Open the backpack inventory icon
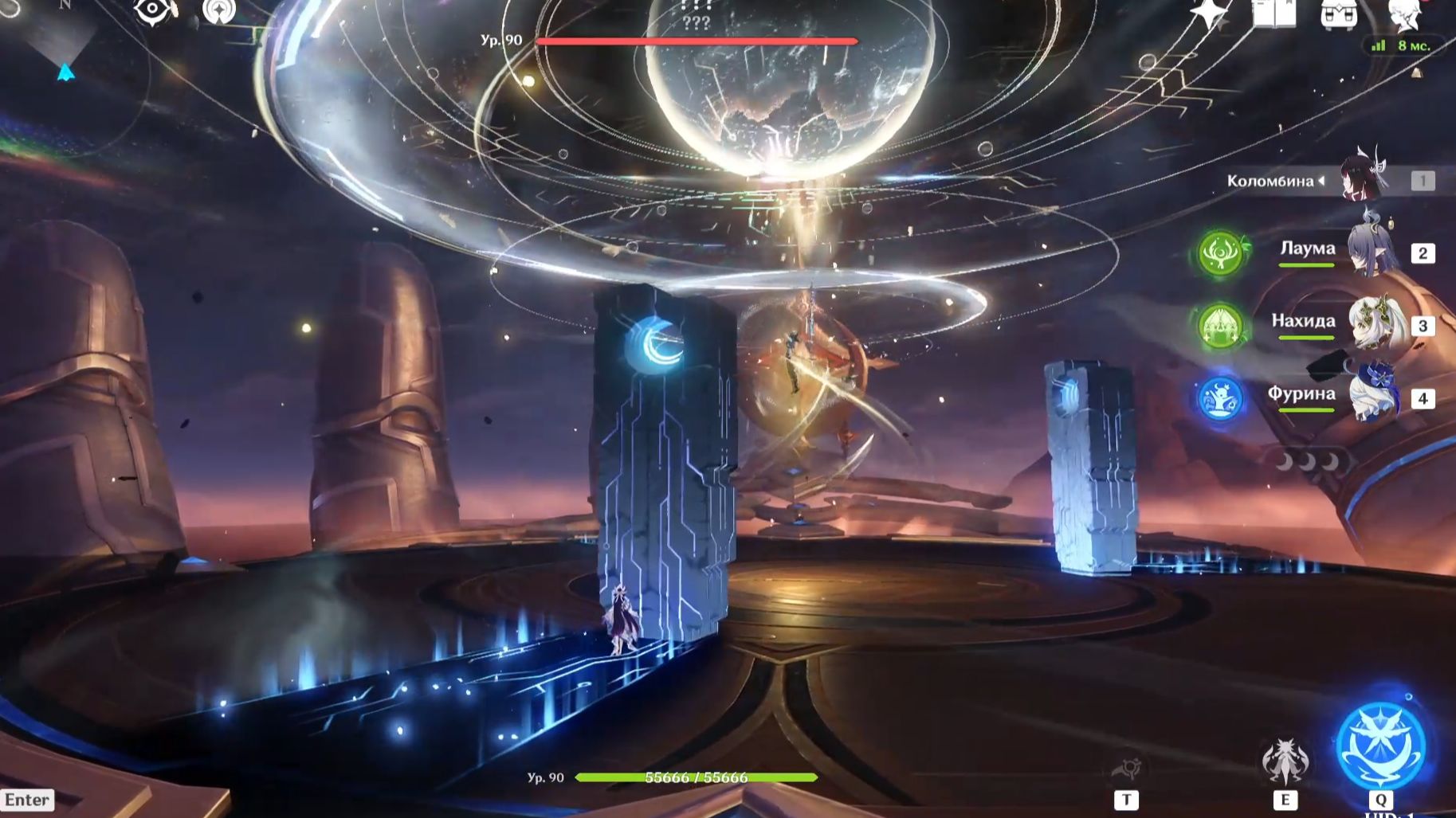 tap(1339, 13)
